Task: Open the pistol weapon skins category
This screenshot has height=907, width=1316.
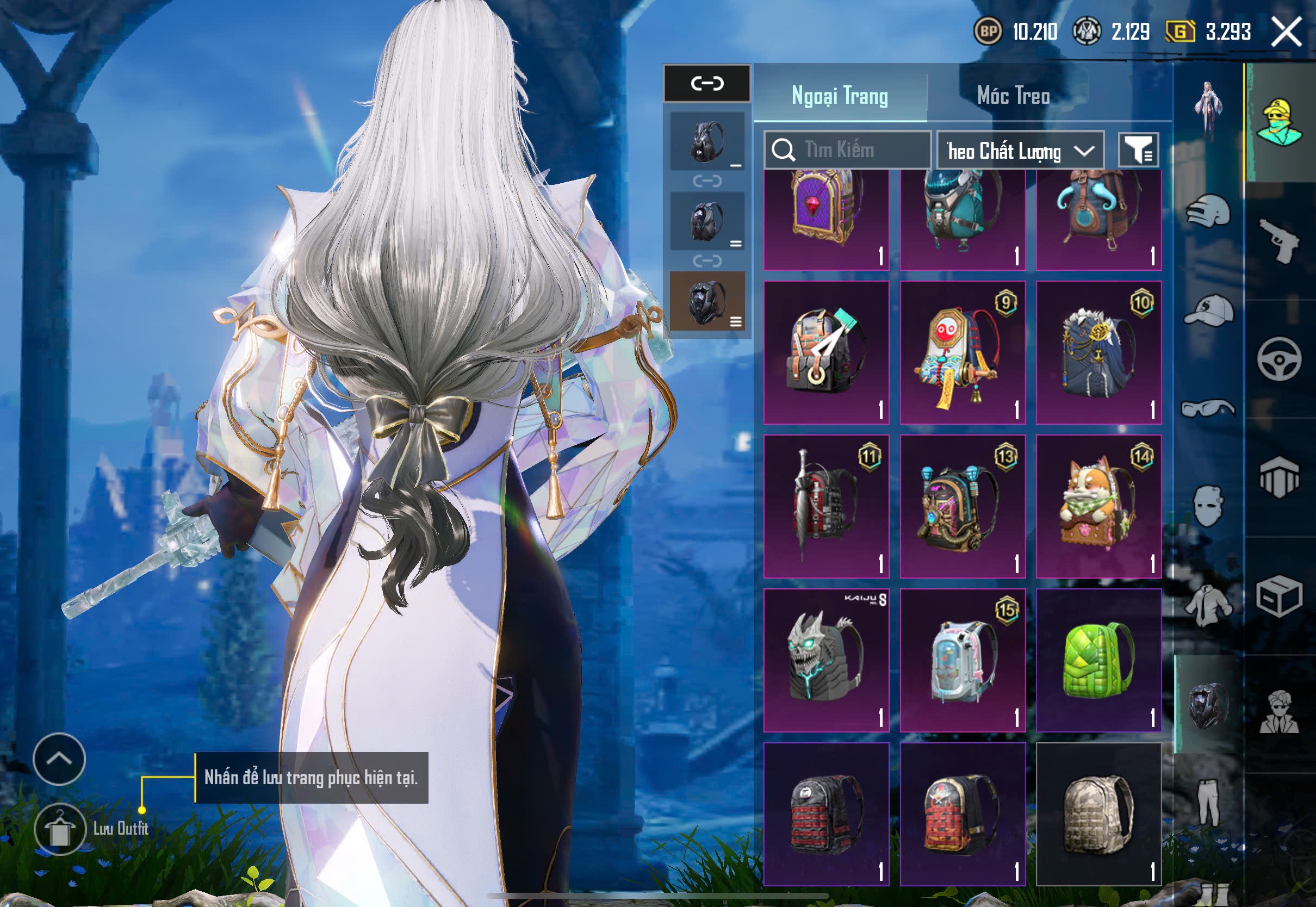Action: [x=1279, y=240]
